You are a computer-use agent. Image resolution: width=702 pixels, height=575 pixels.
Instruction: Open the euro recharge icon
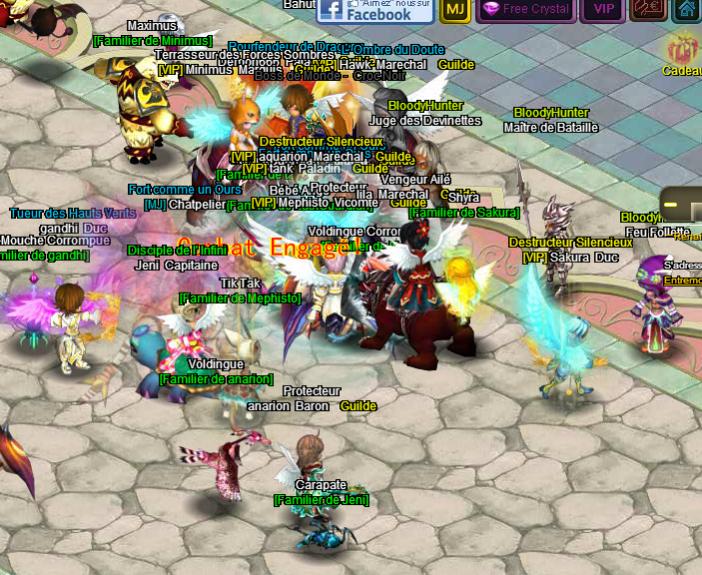coord(648,10)
